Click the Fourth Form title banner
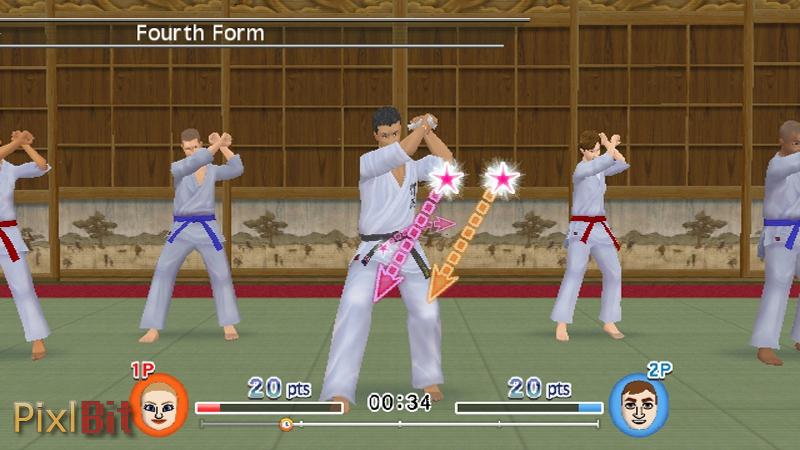Image resolution: width=800 pixels, height=450 pixels. click(200, 33)
